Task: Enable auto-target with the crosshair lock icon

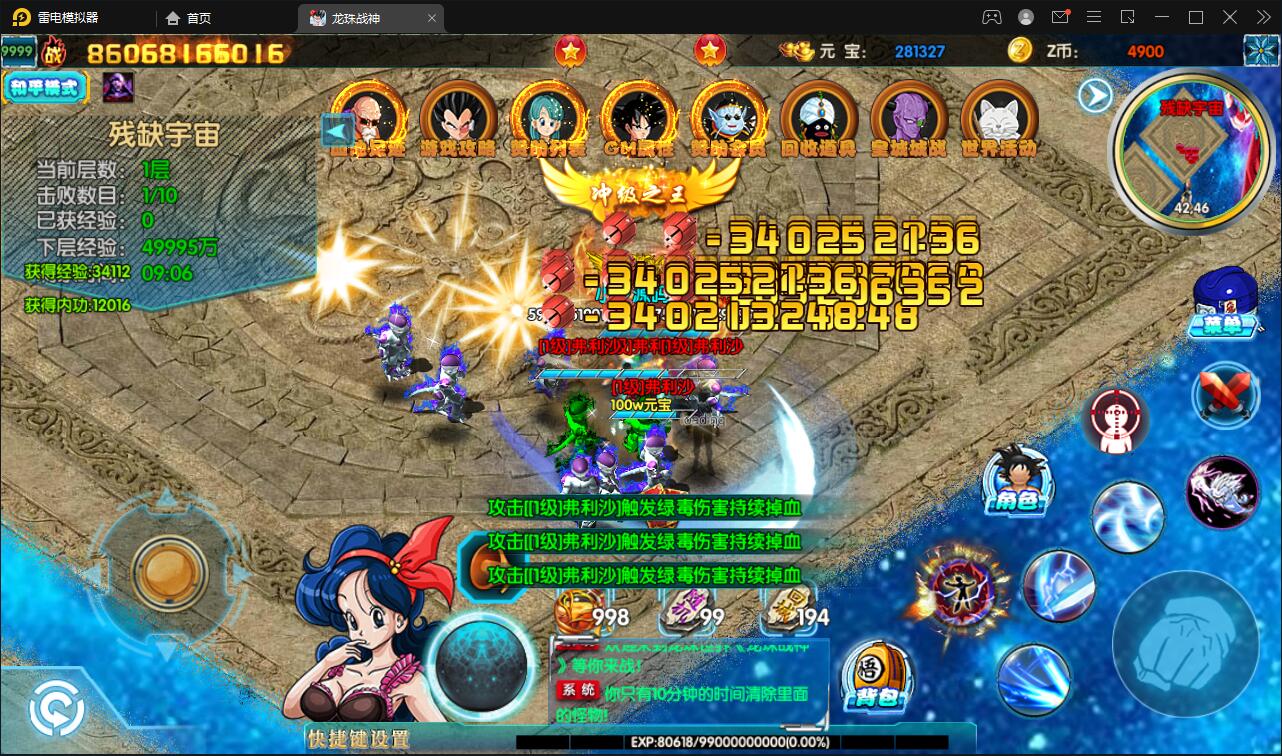Action: point(1115,420)
